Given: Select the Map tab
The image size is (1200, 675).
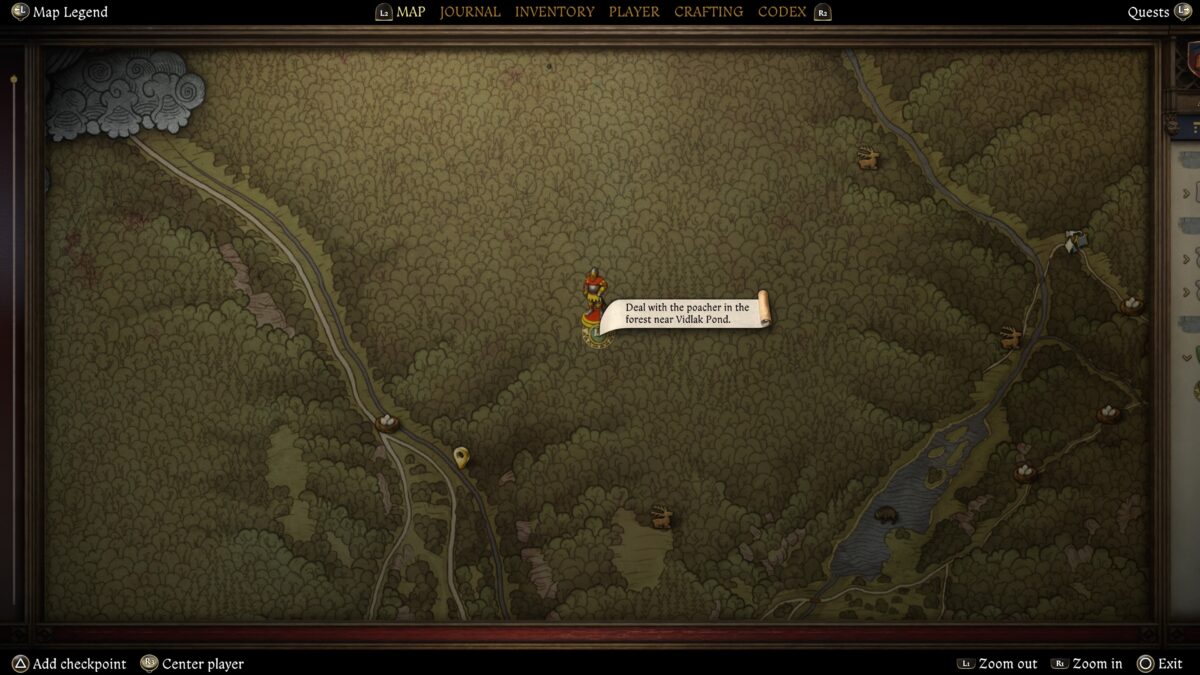Looking at the screenshot, I should (x=410, y=12).
